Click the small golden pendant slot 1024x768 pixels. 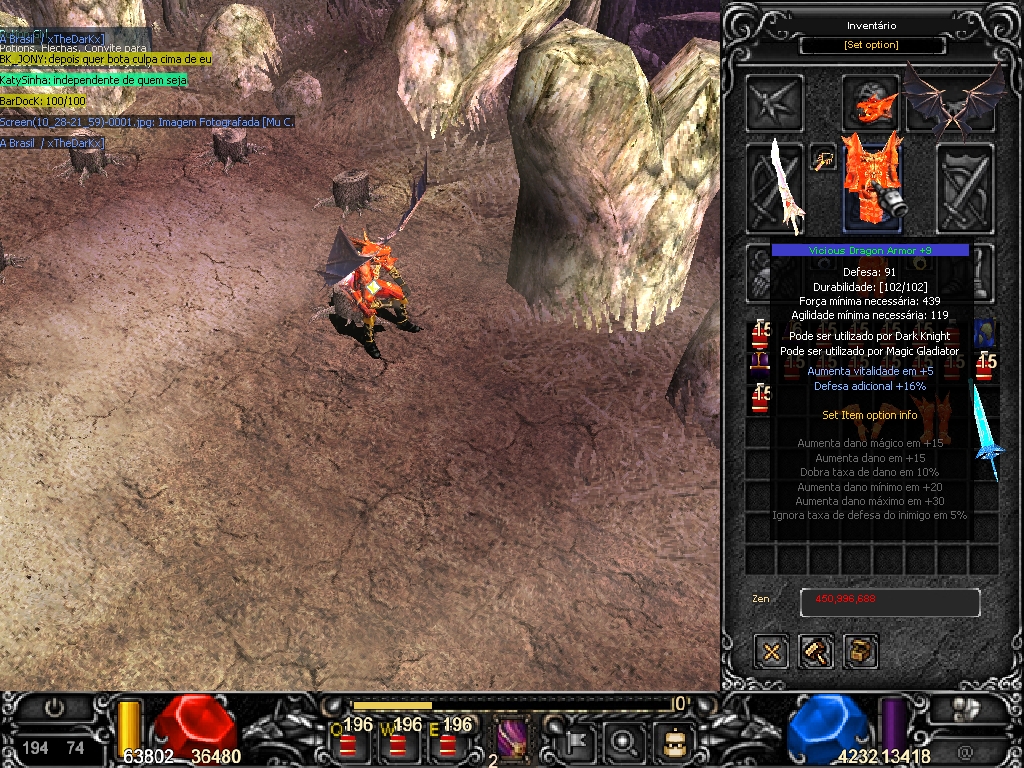(x=823, y=158)
